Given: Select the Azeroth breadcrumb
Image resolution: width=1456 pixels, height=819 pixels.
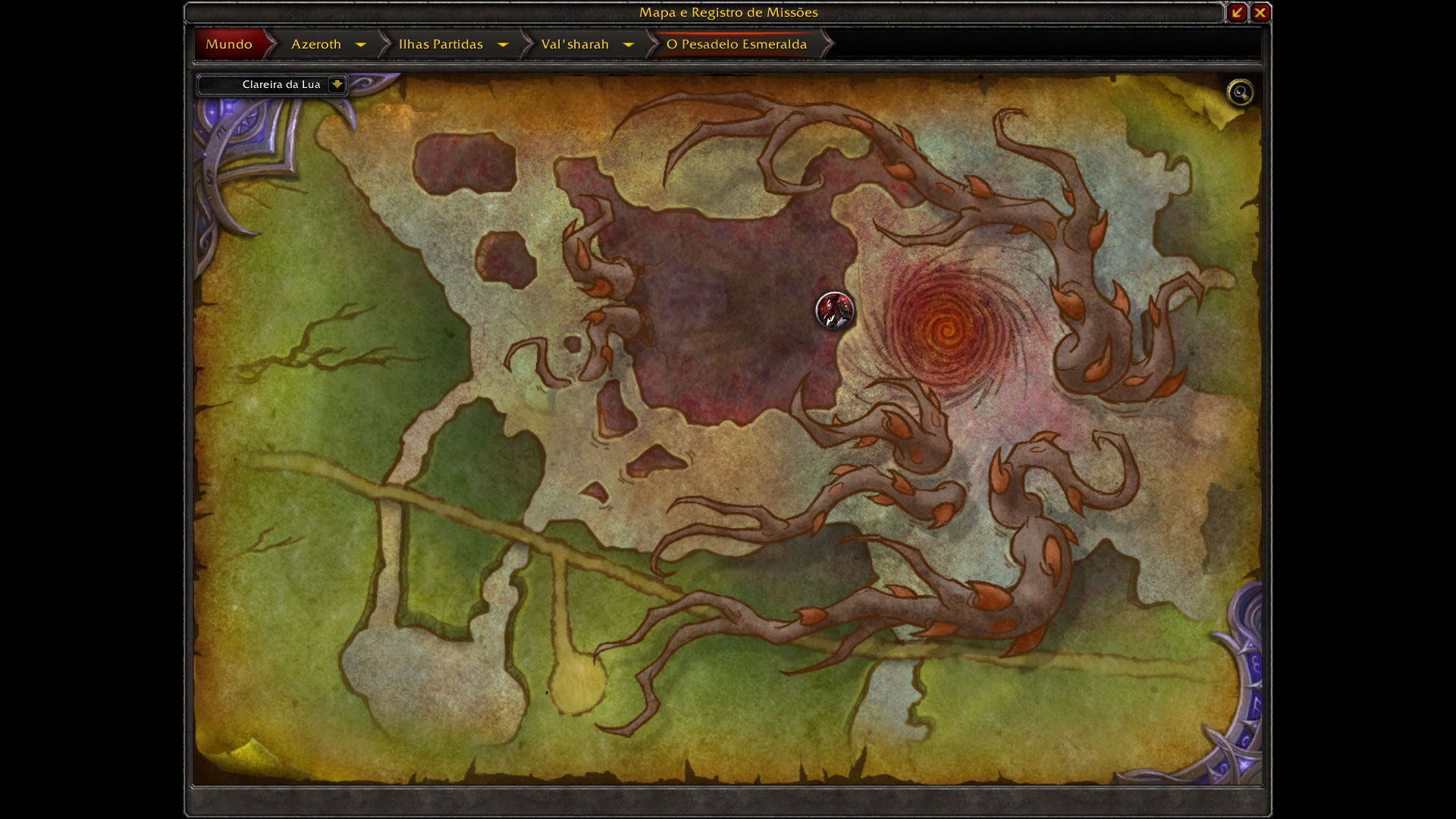Looking at the screenshot, I should (316, 44).
